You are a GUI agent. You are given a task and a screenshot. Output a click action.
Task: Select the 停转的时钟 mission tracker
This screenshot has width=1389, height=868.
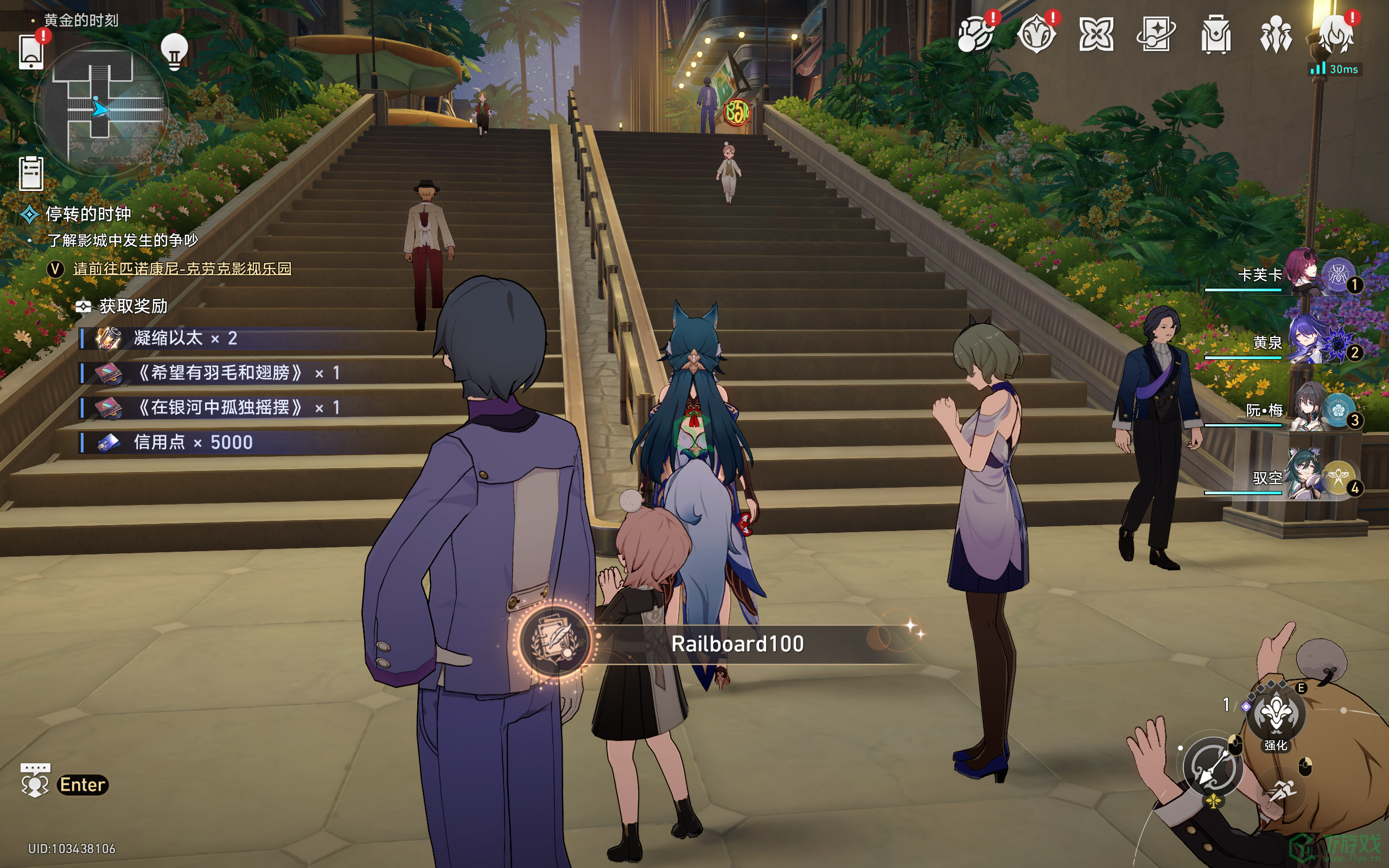click(x=88, y=214)
